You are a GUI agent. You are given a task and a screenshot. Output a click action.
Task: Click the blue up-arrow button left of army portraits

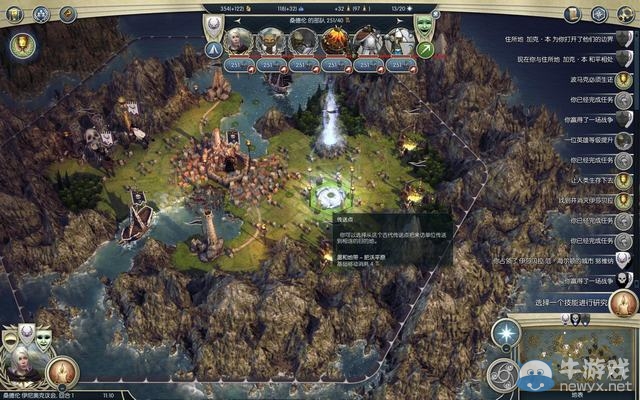(x=215, y=50)
